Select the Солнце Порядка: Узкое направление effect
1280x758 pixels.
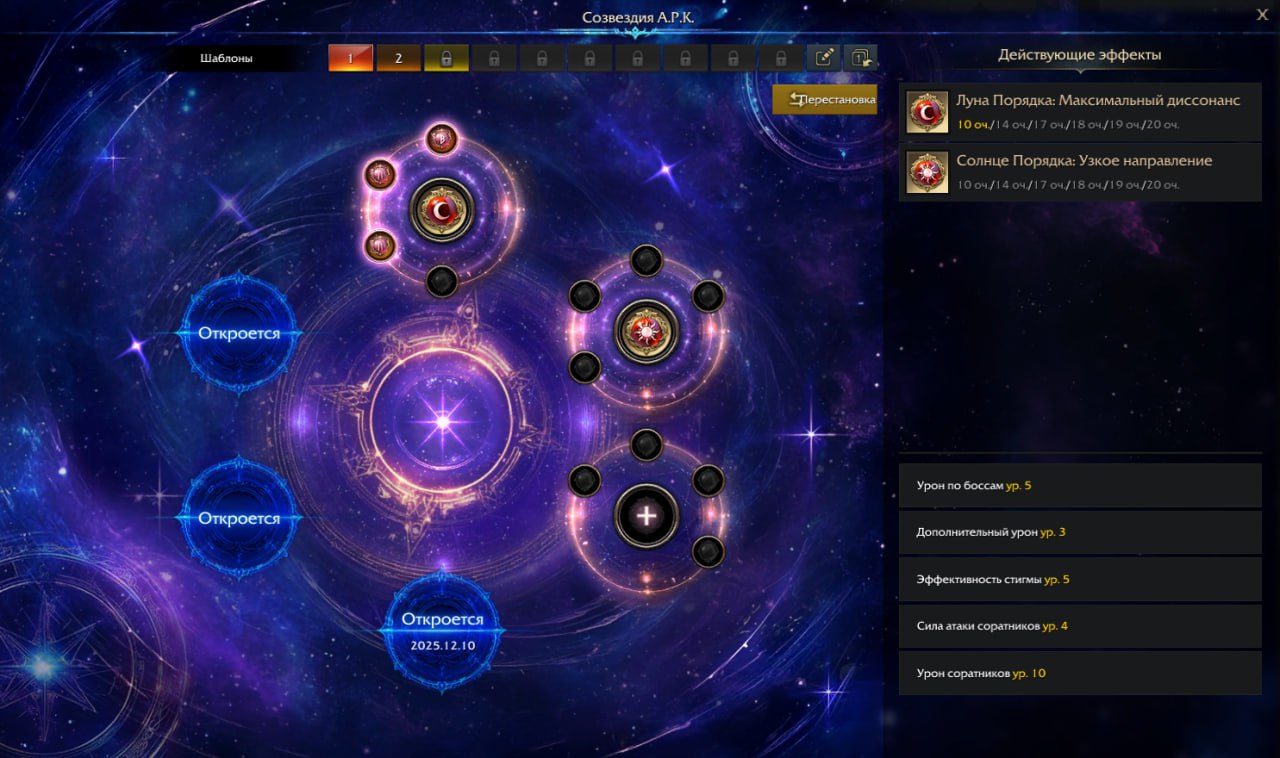pos(1080,172)
